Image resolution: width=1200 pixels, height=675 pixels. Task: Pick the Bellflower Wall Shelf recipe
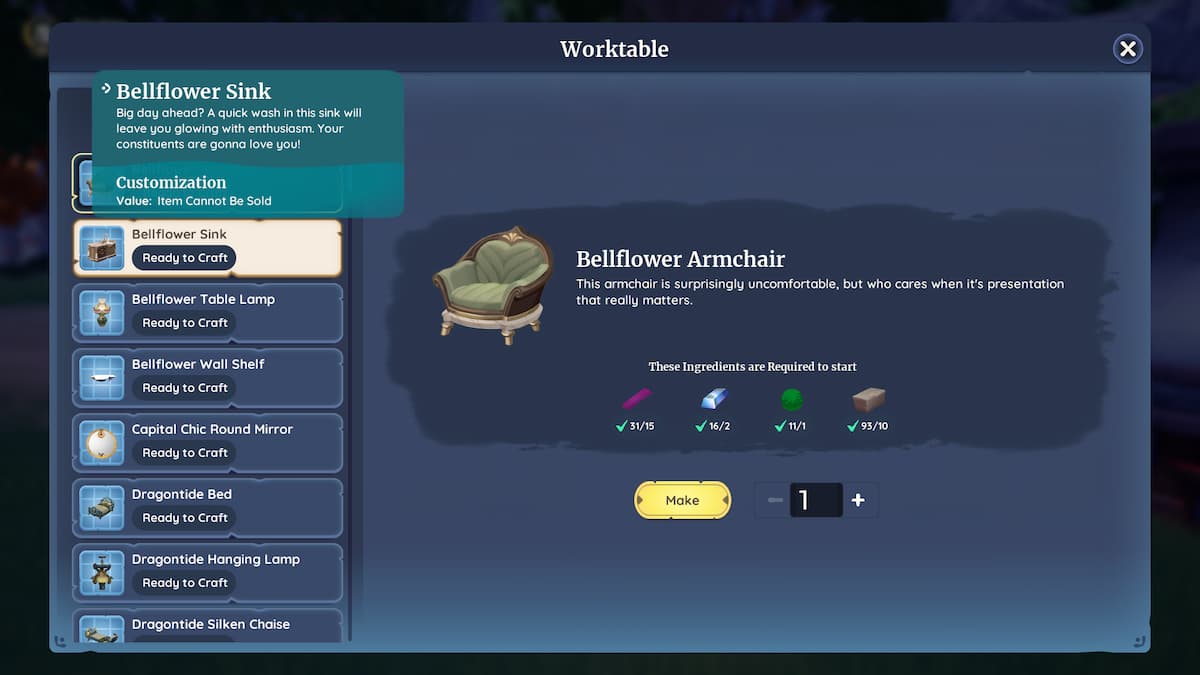coord(207,378)
